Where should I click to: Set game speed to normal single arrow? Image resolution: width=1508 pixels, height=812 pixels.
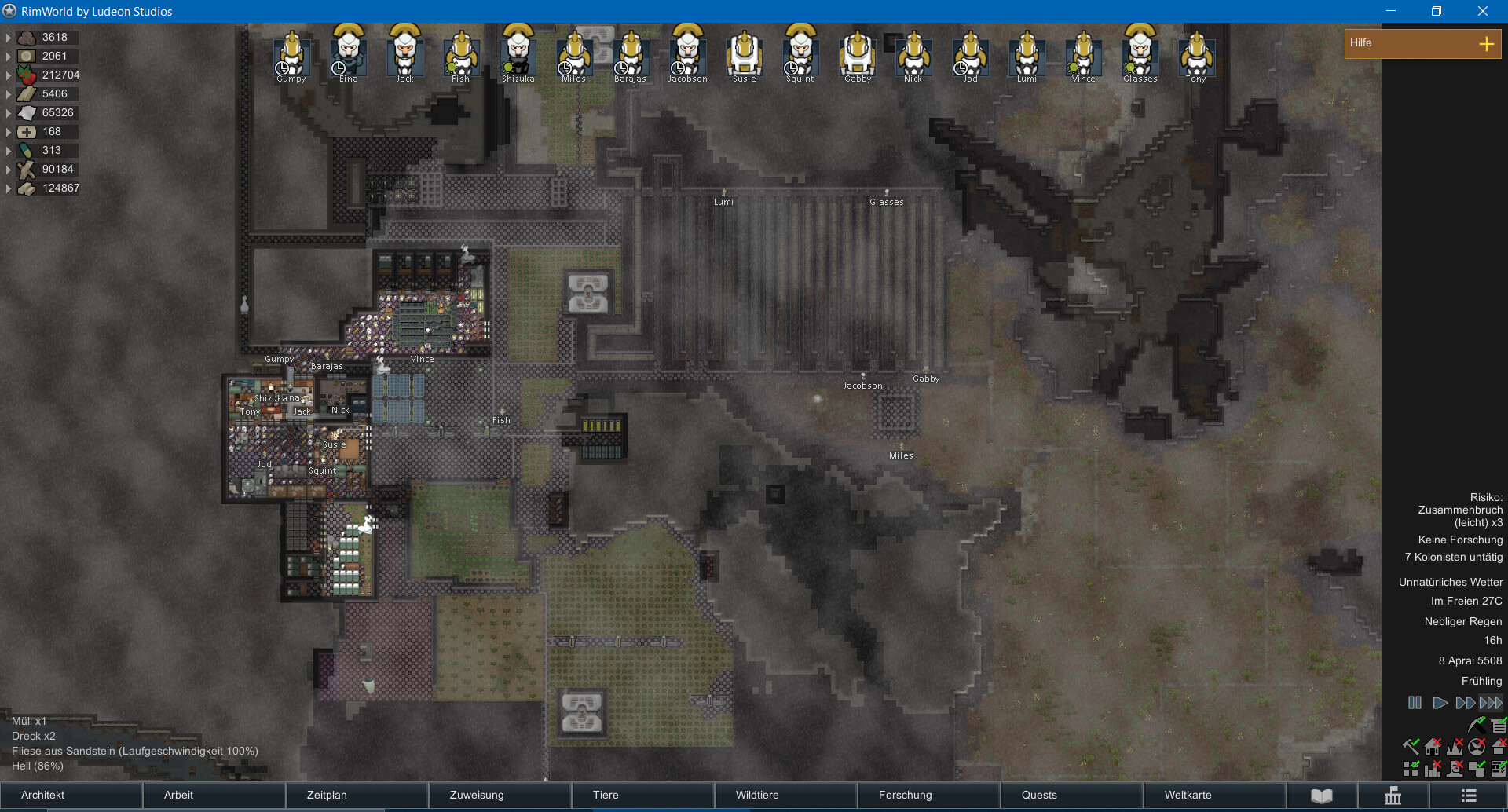[1440, 703]
